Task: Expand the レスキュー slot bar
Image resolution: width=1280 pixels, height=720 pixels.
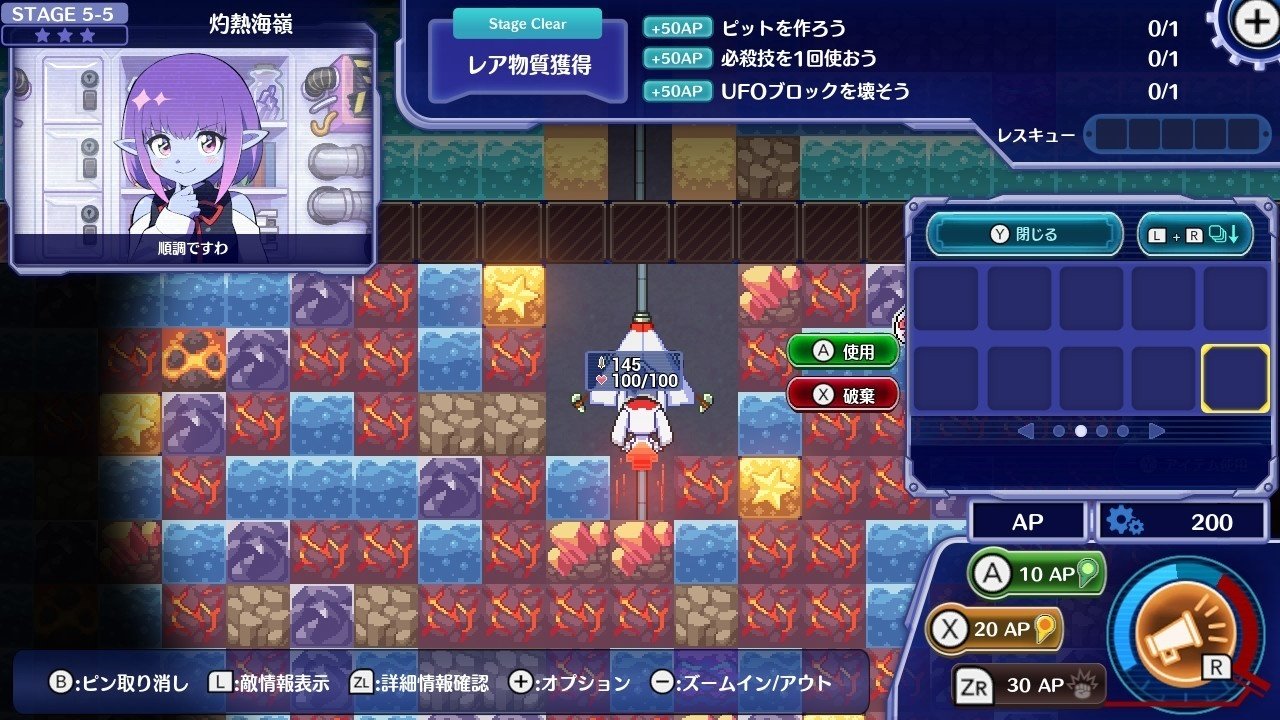Action: pyautogui.click(x=1177, y=135)
